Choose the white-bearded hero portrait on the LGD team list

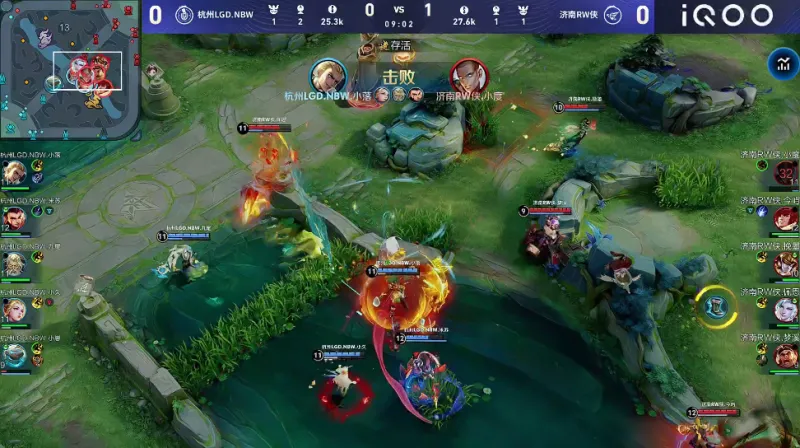[14, 264]
